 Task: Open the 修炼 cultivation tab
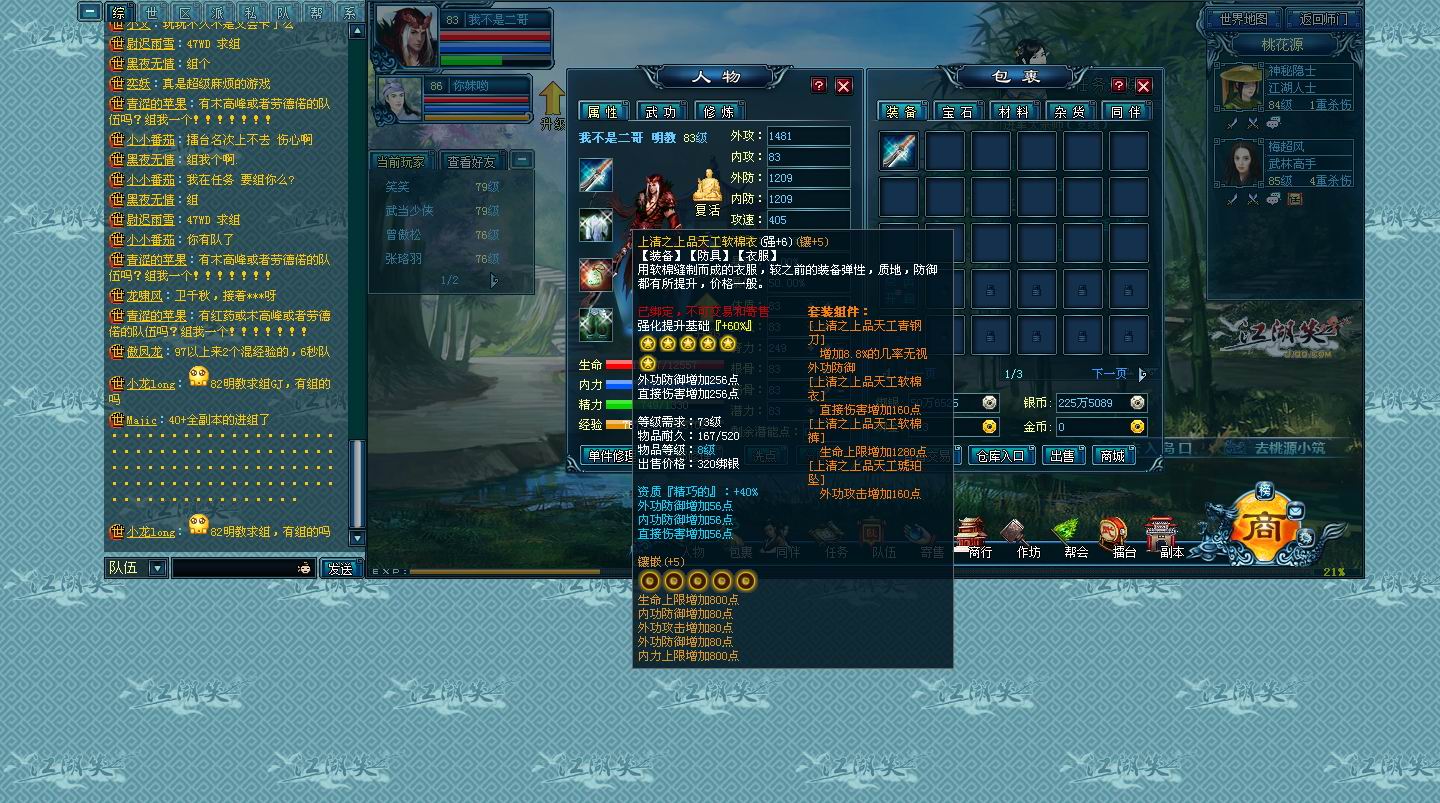coord(719,111)
